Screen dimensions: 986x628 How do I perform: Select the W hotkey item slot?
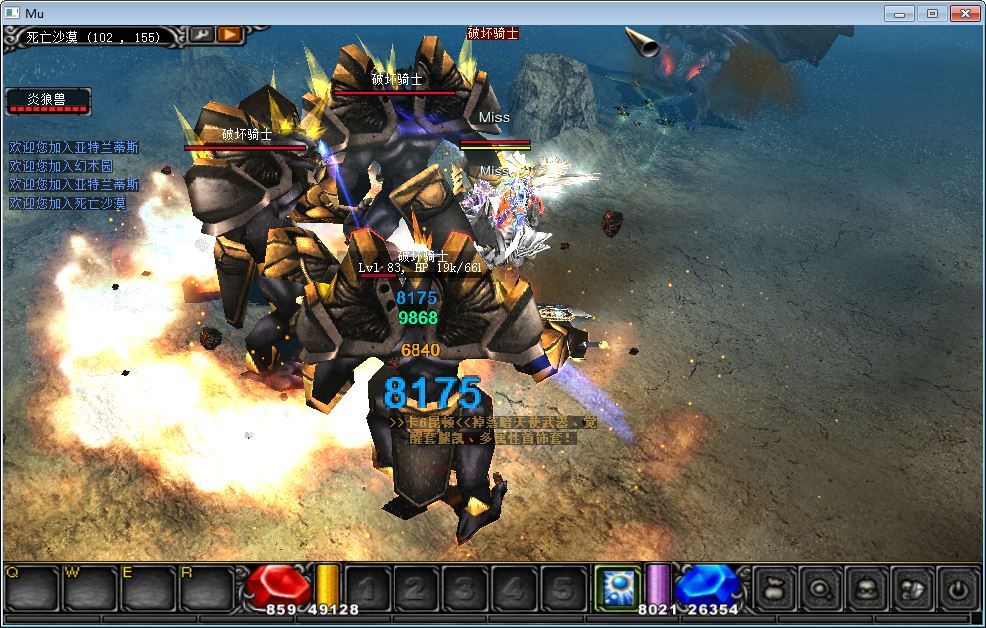[x=88, y=588]
